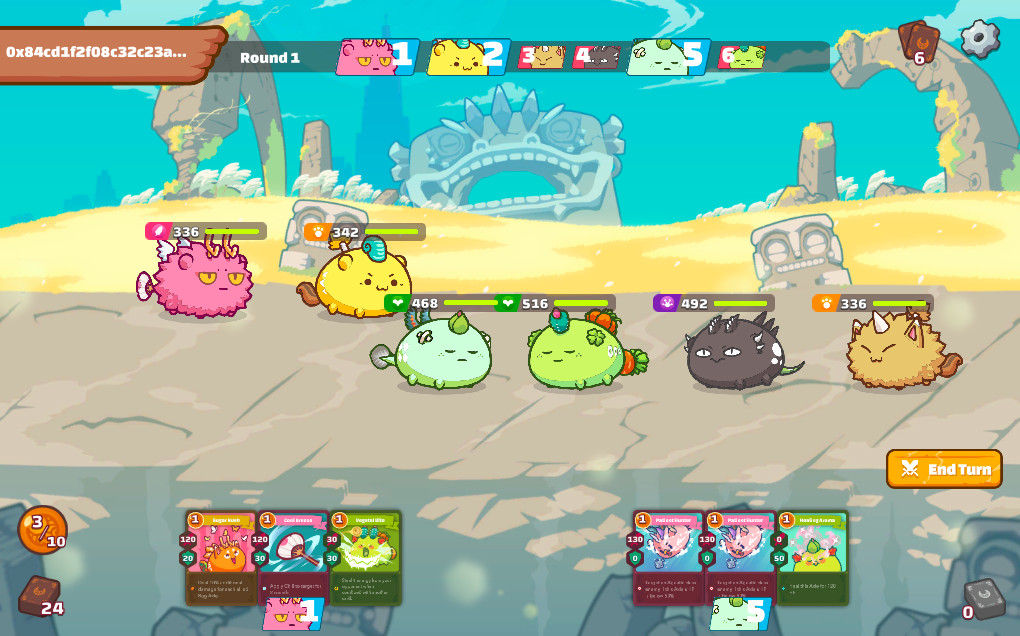The height and width of the screenshot is (636, 1020).
Task: Click the yellow axie turn-order portrait numbered 2
Action: click(467, 57)
